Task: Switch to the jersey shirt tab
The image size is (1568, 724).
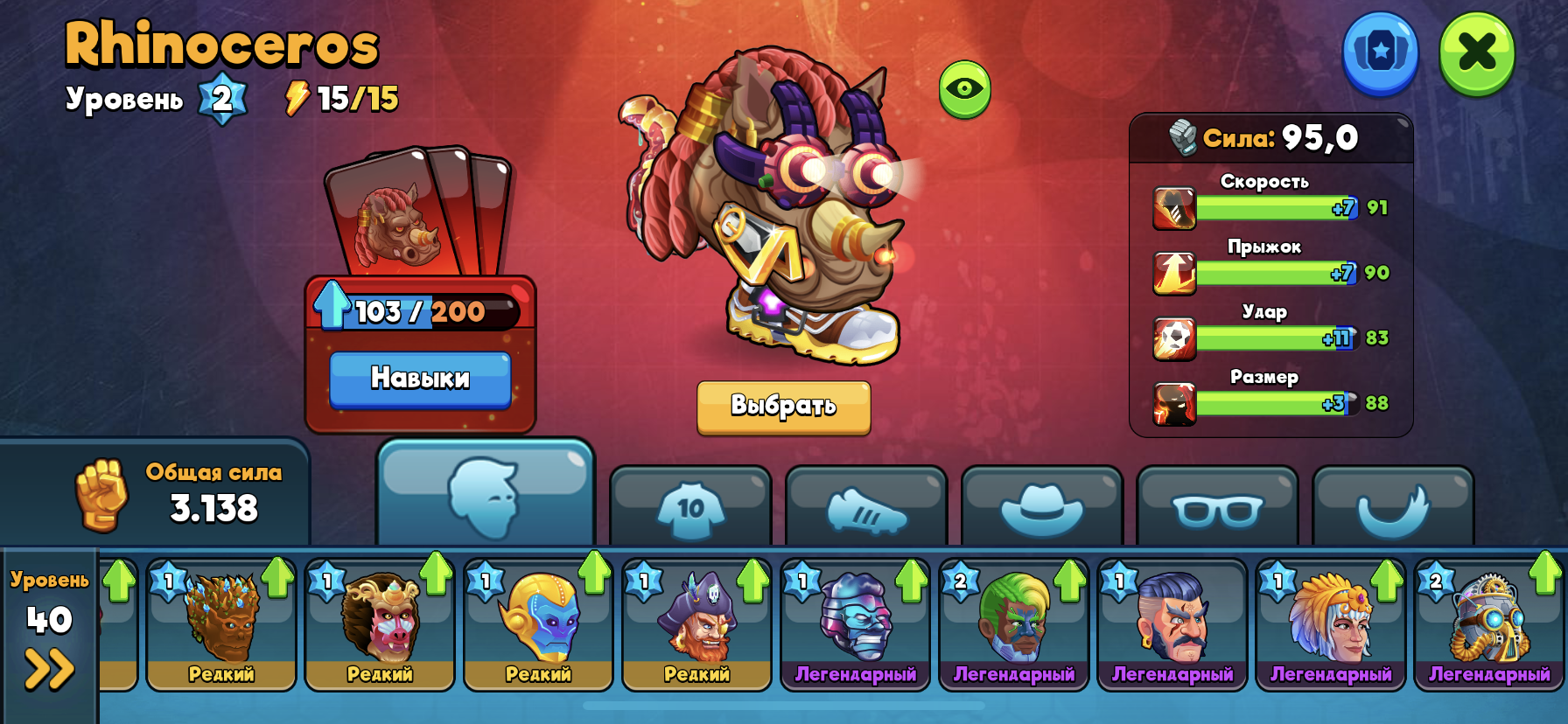Action: (690, 509)
